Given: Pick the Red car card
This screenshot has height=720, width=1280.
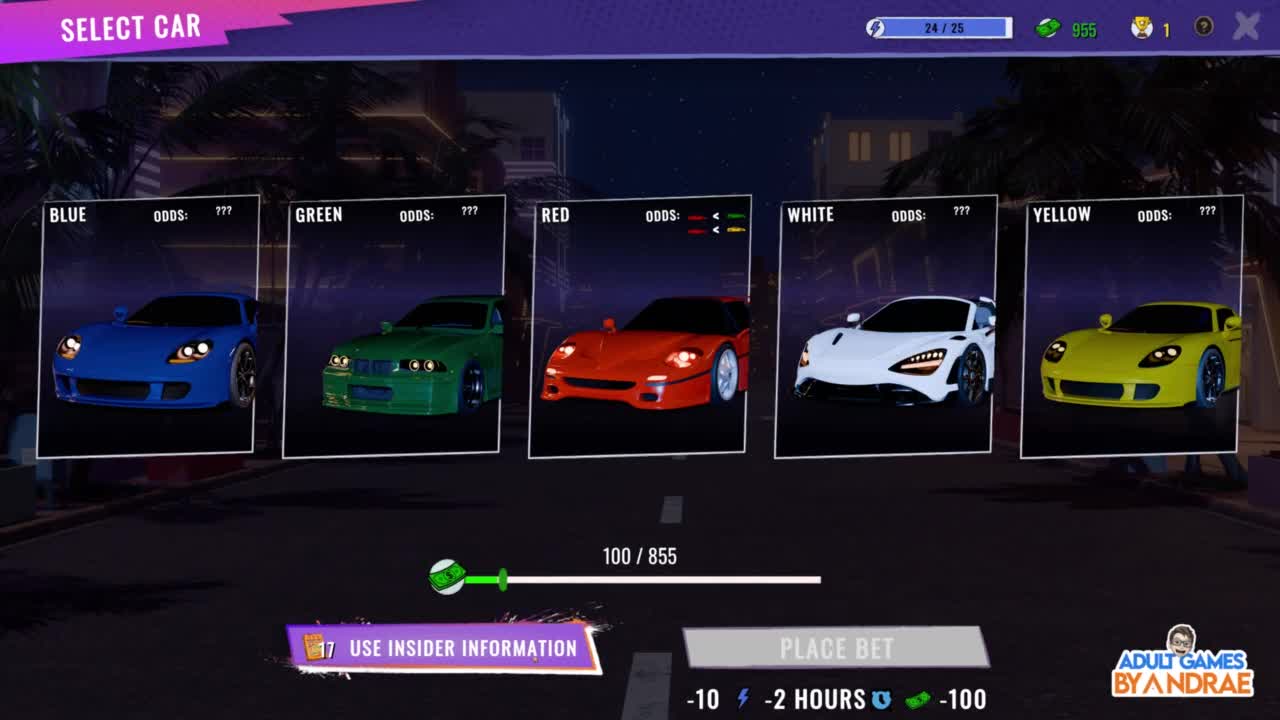Looking at the screenshot, I should [x=640, y=326].
